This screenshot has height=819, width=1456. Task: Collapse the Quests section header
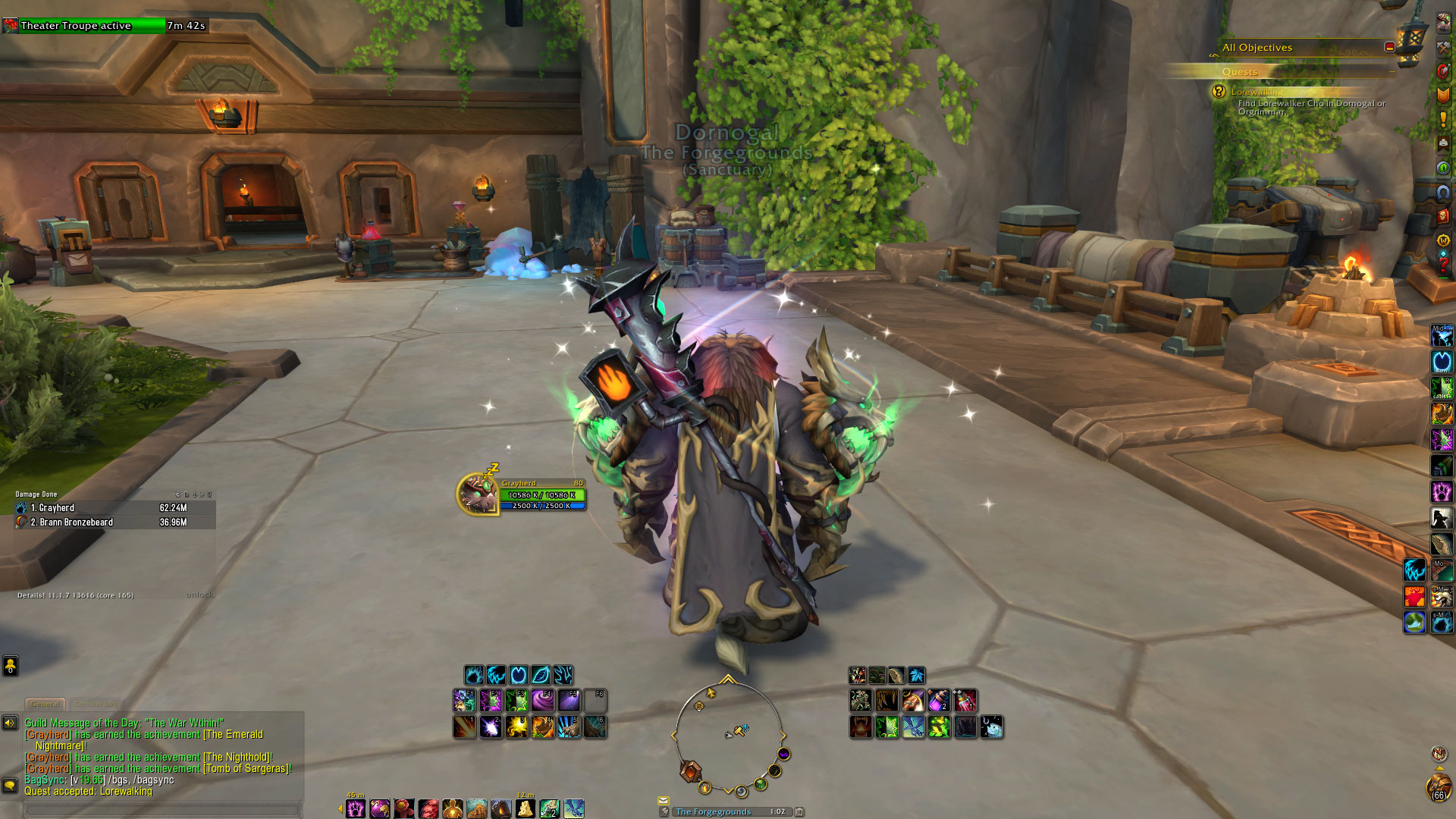1392,71
